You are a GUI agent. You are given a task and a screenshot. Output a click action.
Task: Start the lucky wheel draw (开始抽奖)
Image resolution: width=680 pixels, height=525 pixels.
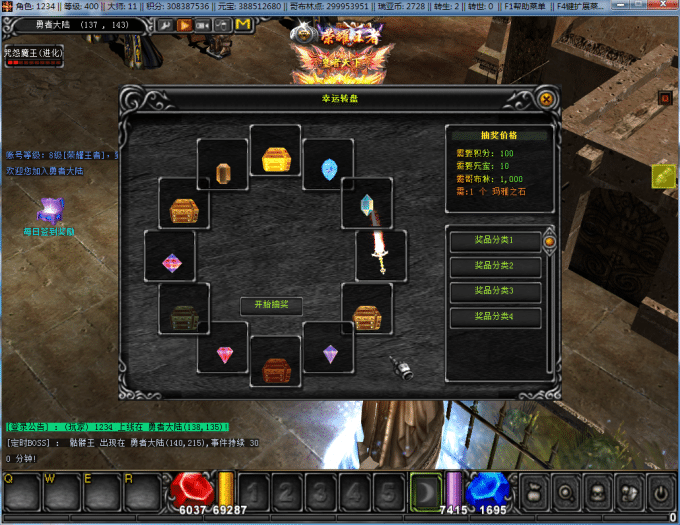click(x=270, y=304)
